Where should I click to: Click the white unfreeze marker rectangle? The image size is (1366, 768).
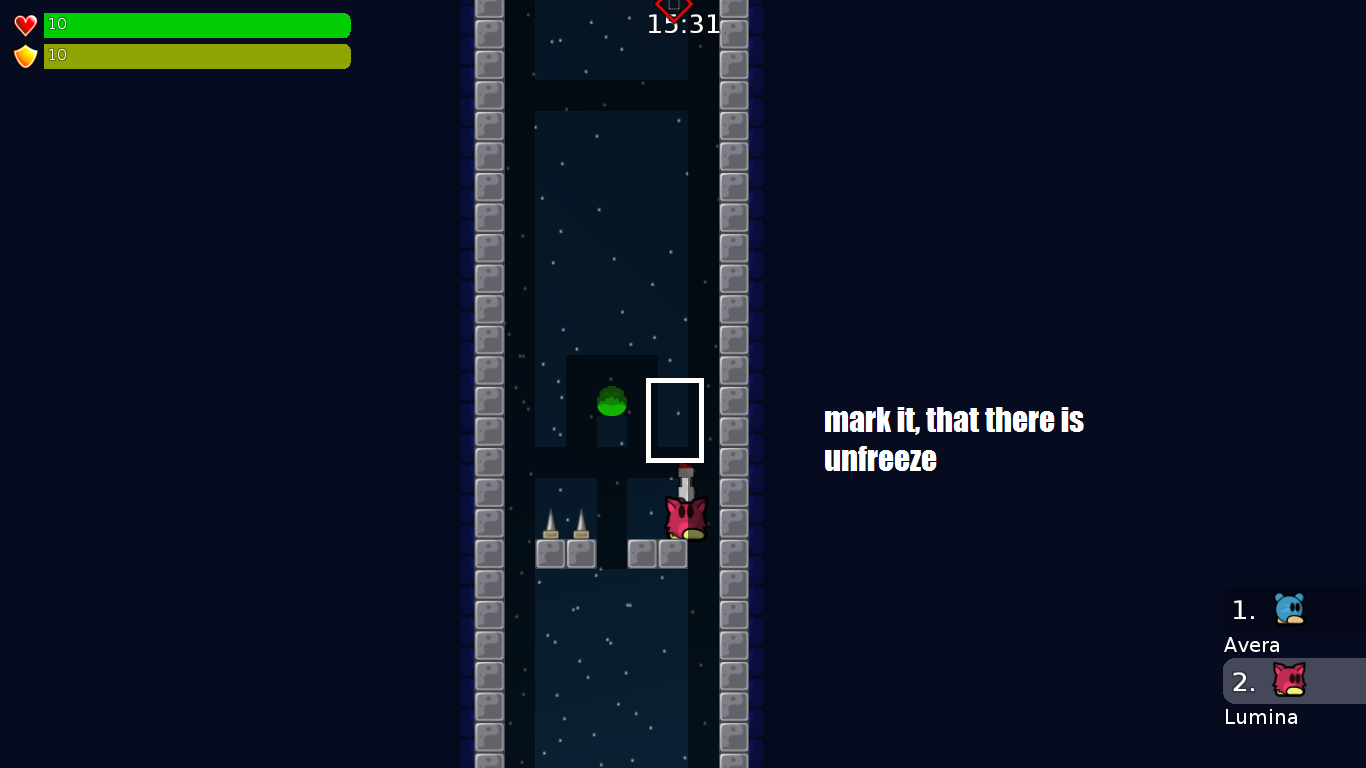pos(675,420)
